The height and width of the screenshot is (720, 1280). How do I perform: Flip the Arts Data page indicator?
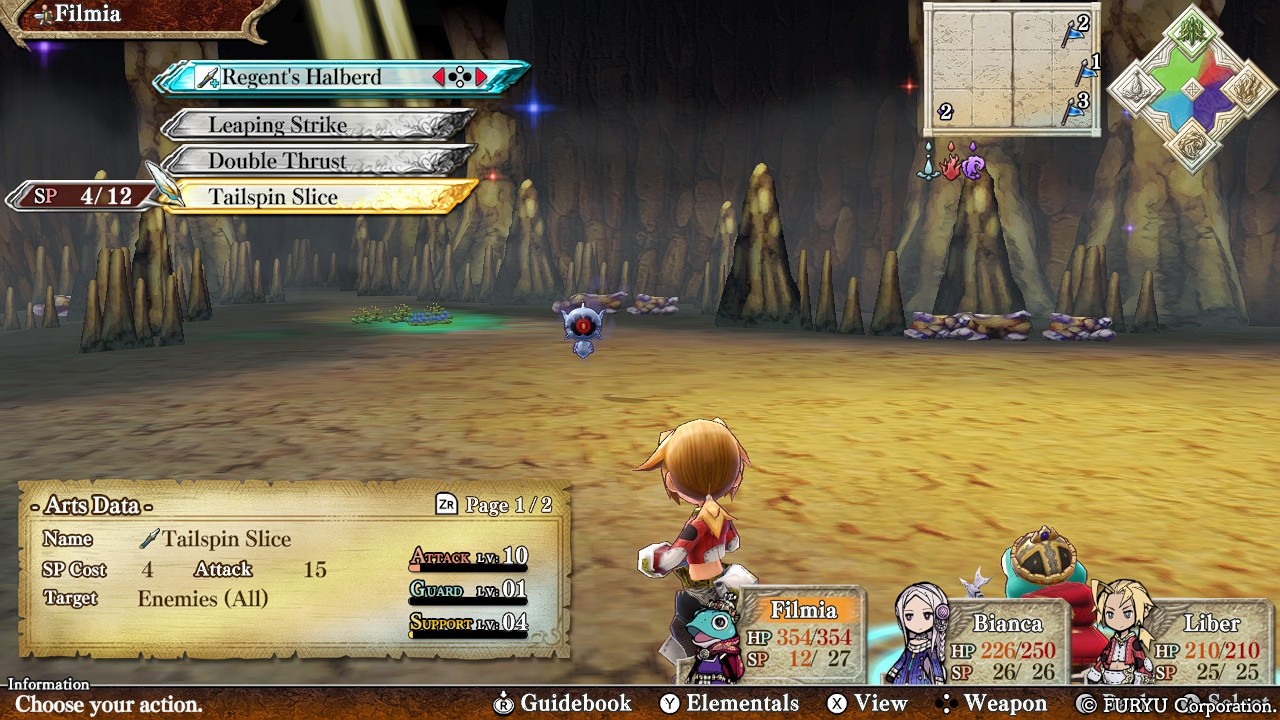tap(495, 505)
